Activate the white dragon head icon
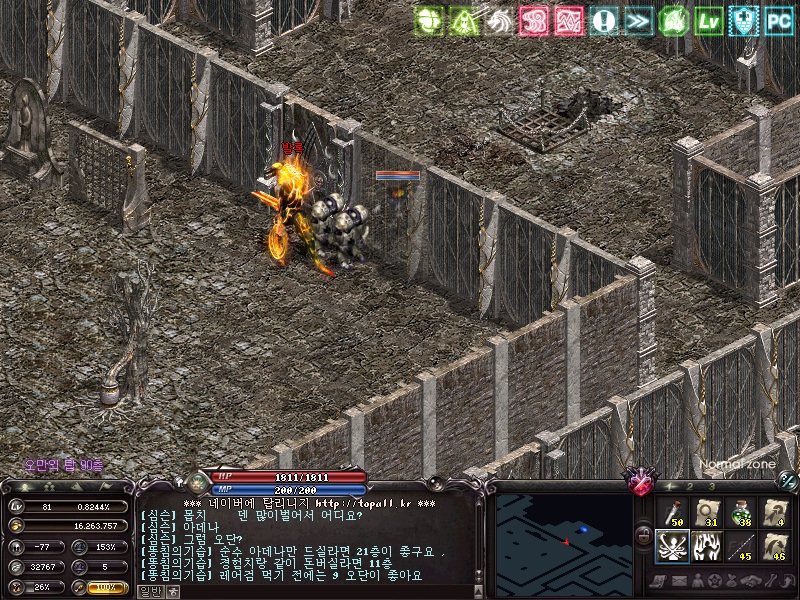The width and height of the screenshot is (800, 600). click(499, 20)
